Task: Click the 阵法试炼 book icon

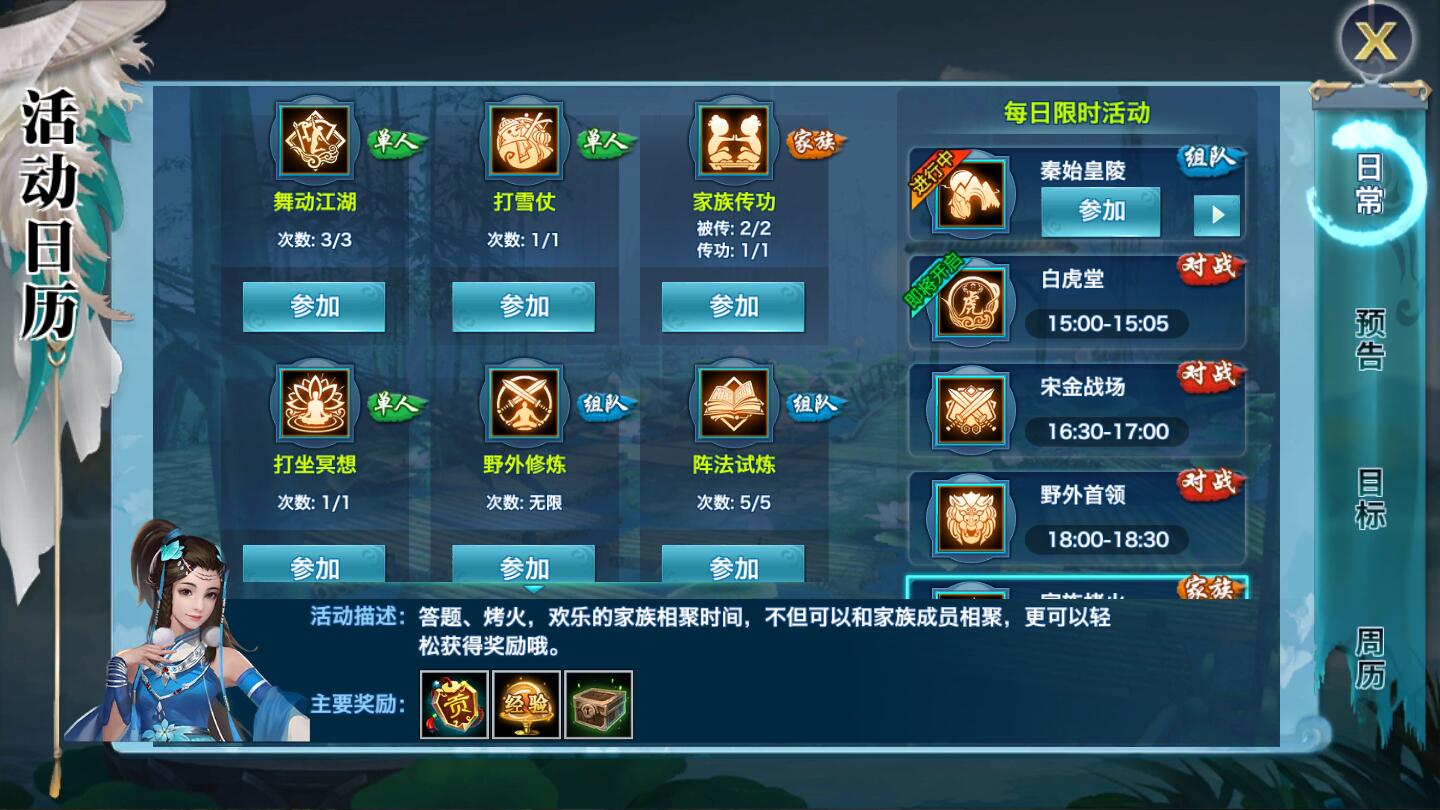Action: pyautogui.click(x=733, y=402)
